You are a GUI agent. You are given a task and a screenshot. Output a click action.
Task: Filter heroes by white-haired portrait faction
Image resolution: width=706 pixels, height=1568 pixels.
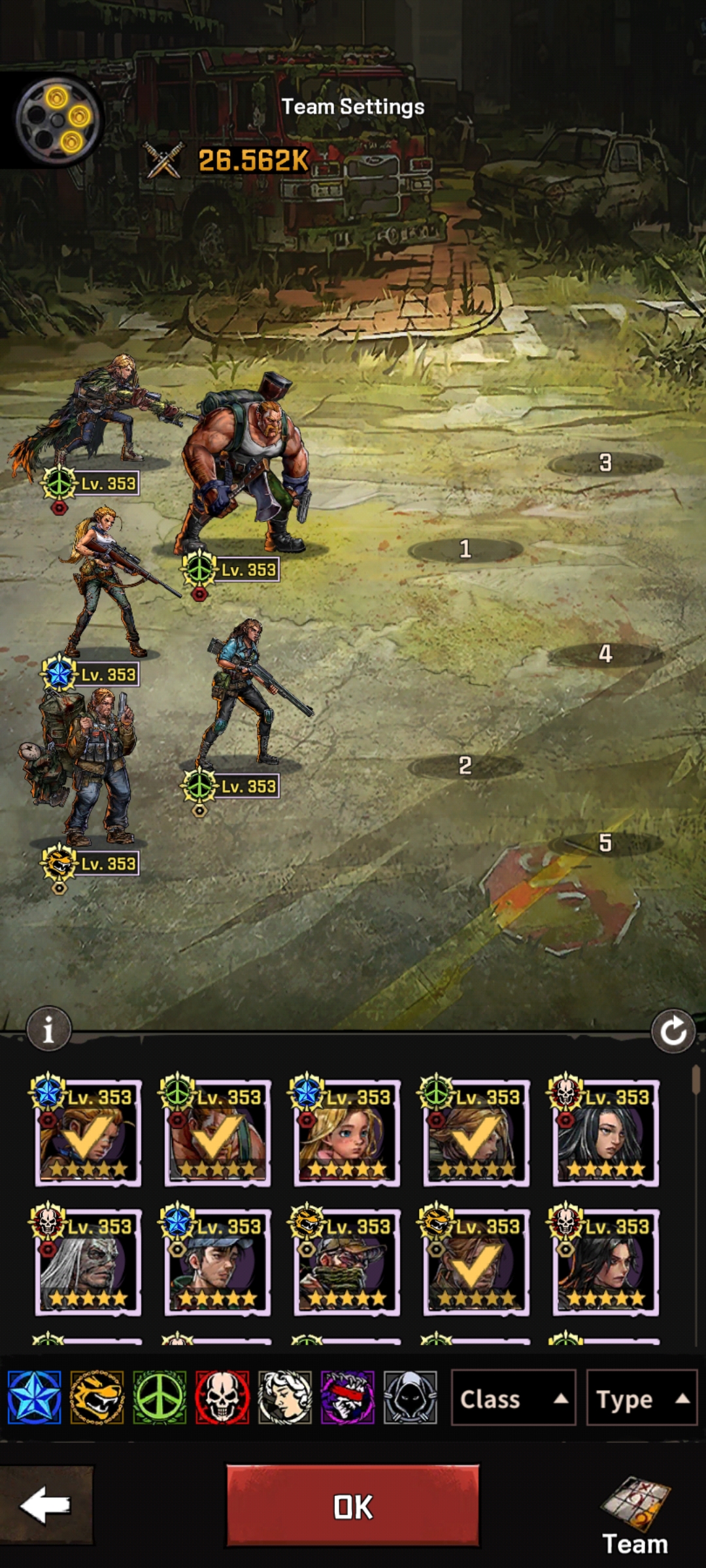pos(285,1398)
